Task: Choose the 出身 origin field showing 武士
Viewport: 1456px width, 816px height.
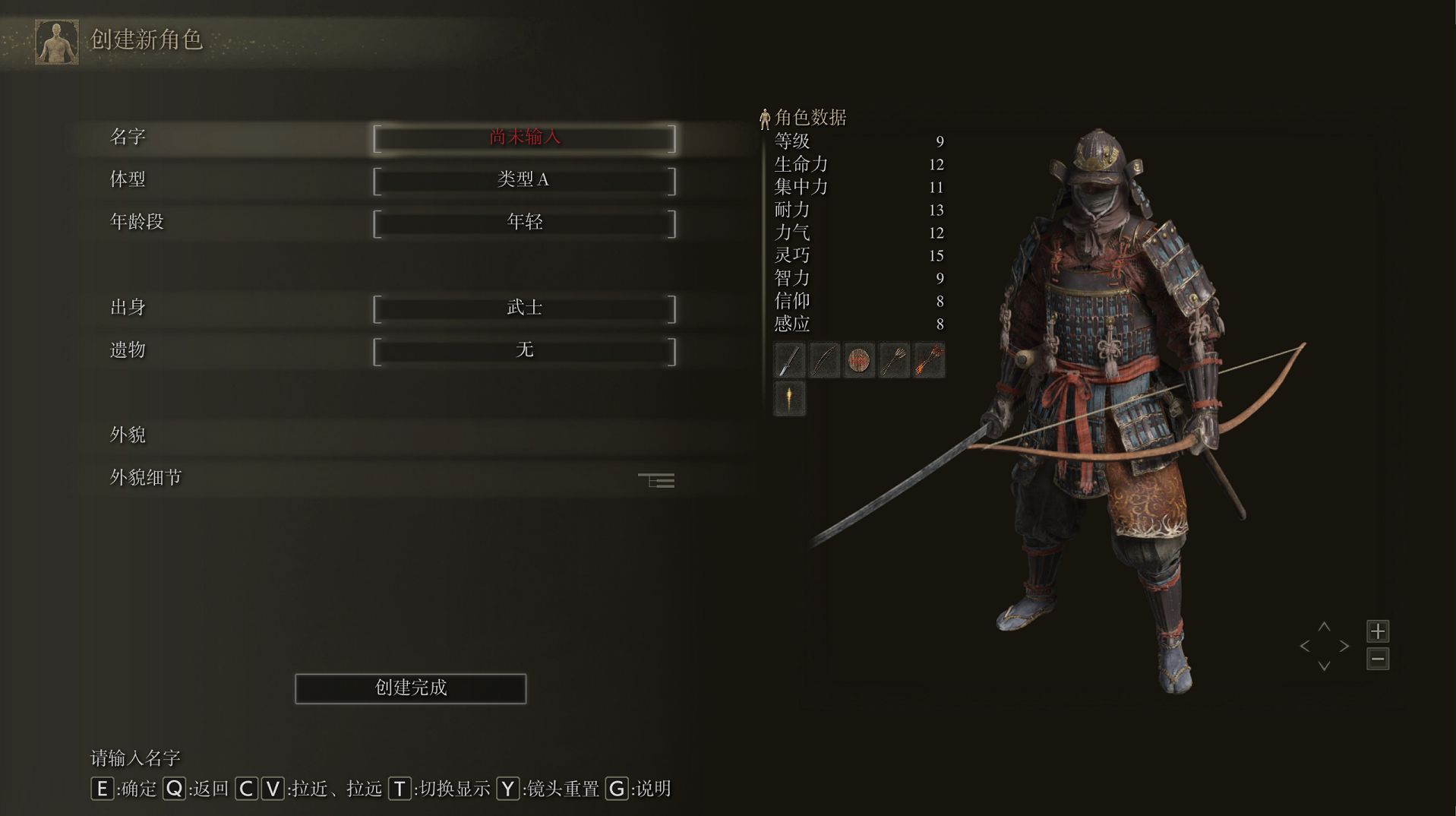Action: [x=524, y=308]
